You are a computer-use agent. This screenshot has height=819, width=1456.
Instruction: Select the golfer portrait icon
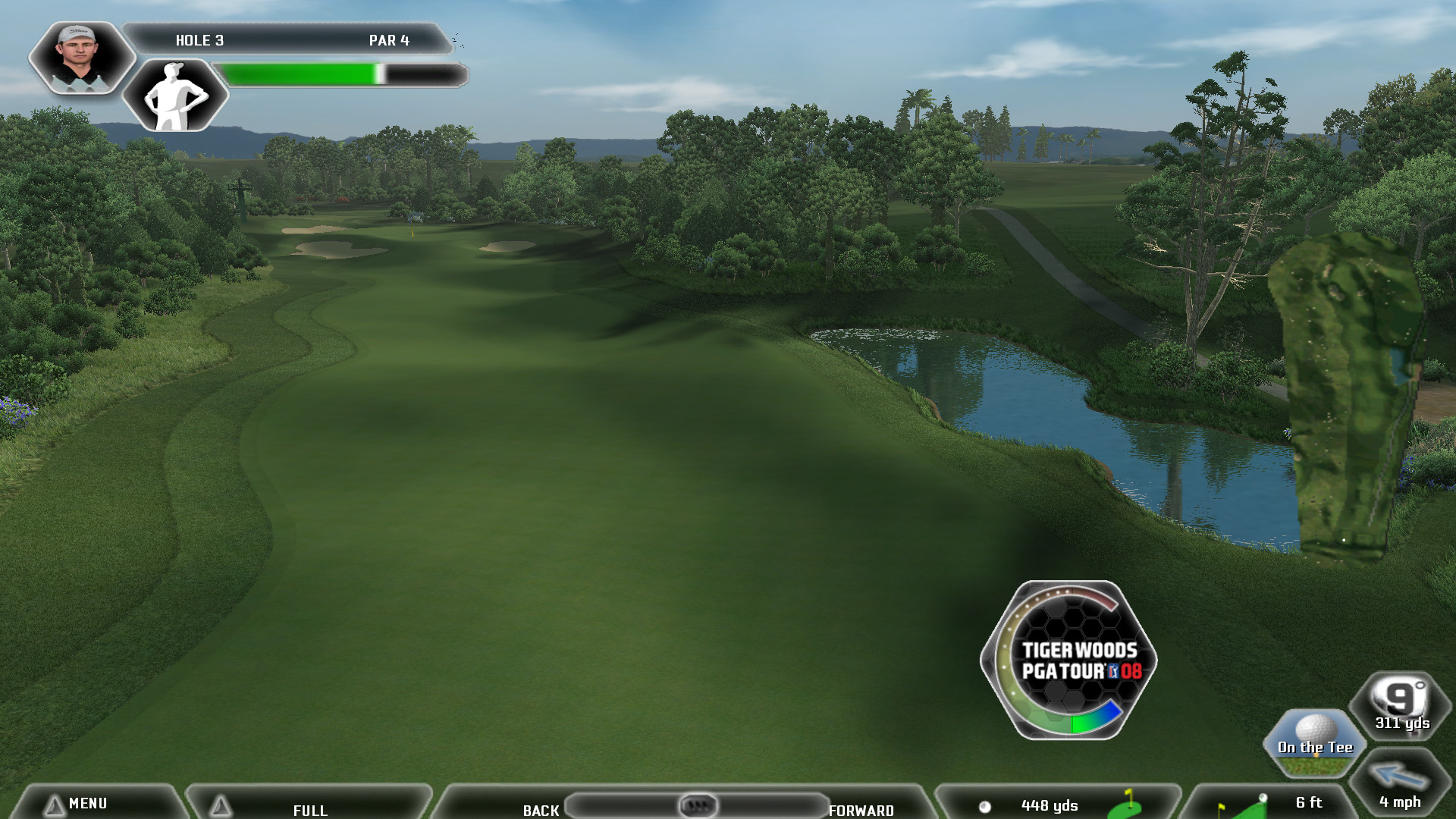80,58
